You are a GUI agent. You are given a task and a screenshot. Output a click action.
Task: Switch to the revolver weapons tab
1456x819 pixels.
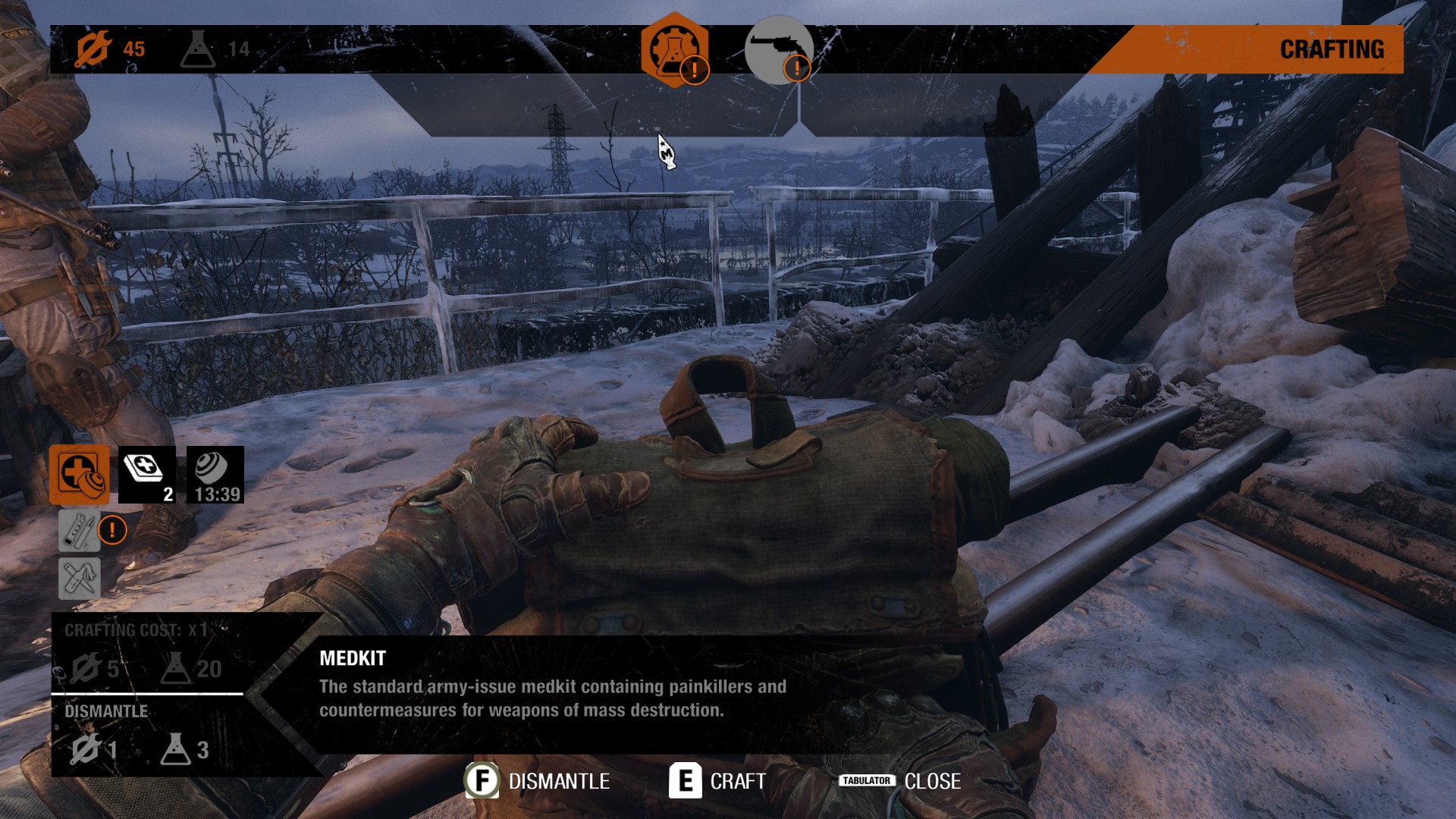pos(779,50)
